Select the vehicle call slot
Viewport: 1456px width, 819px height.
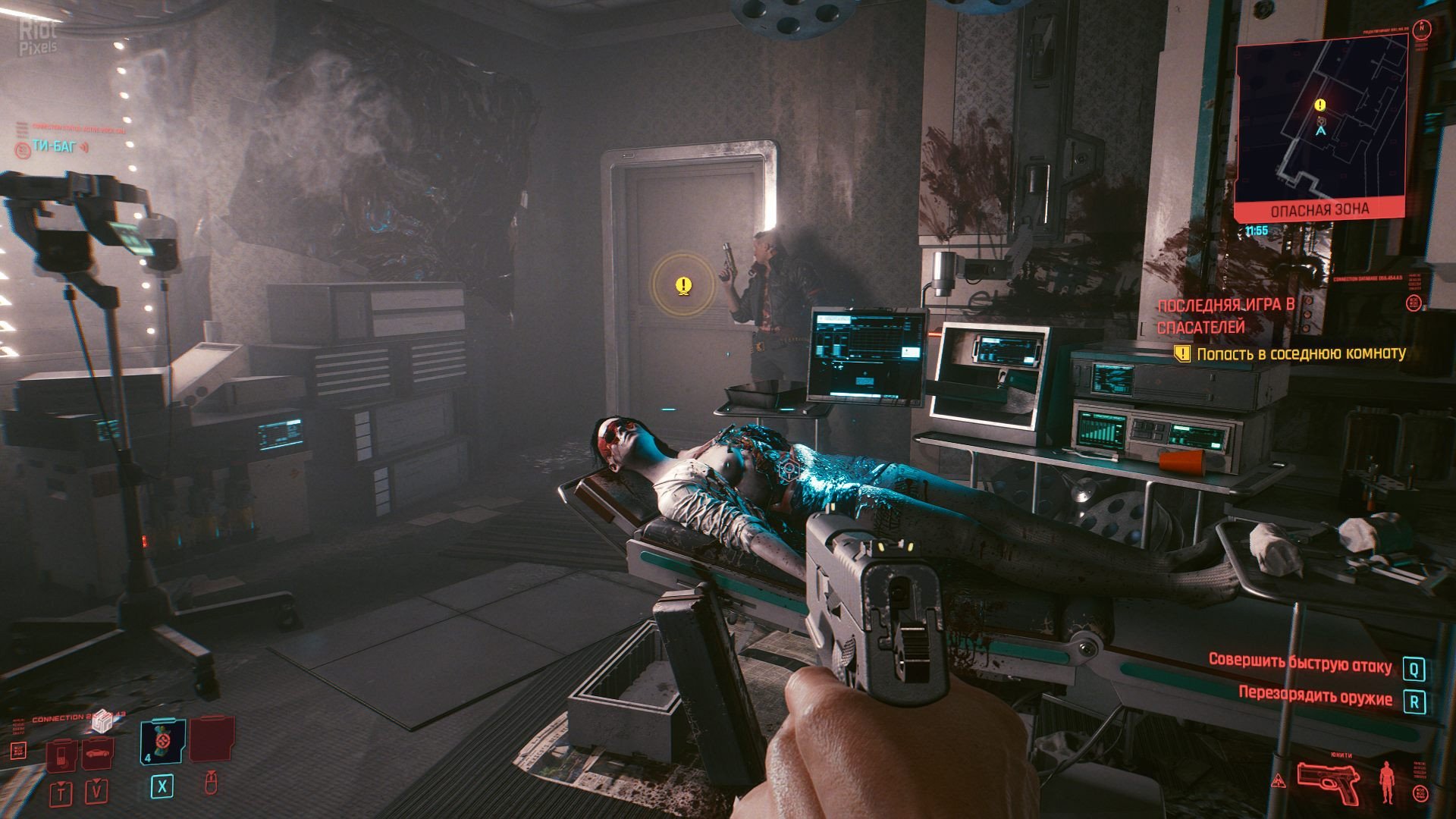[x=98, y=752]
